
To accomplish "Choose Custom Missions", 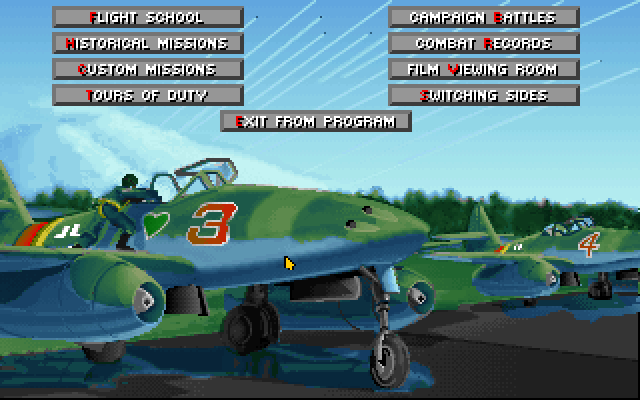I will (148, 69).
